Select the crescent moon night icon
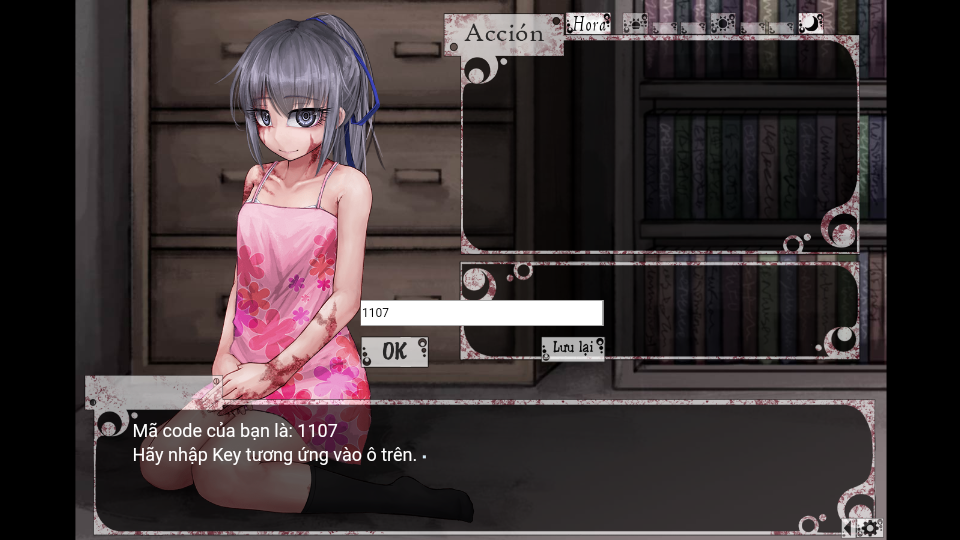This screenshot has width=960, height=540. click(810, 23)
